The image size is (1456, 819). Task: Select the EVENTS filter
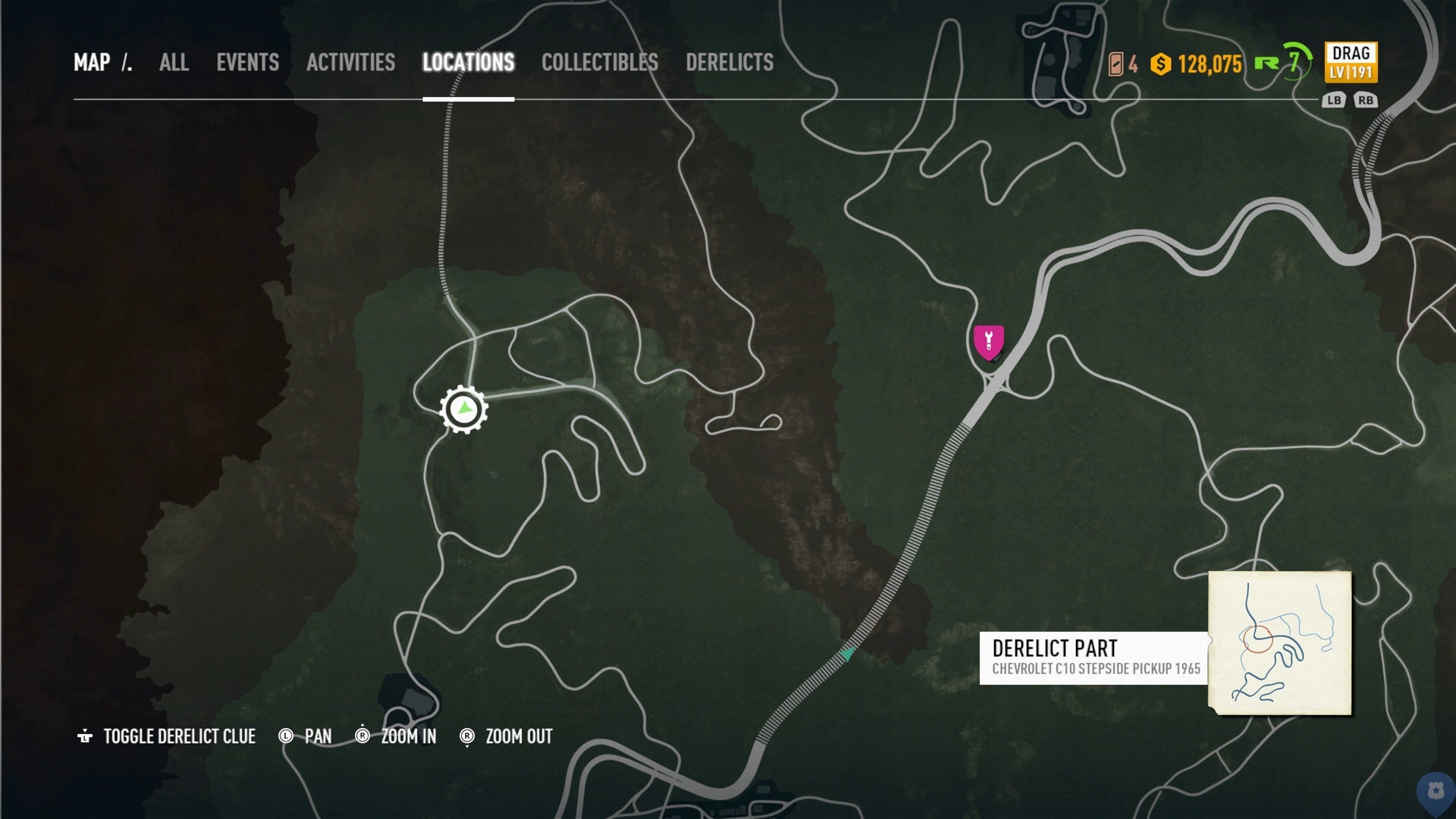click(248, 64)
